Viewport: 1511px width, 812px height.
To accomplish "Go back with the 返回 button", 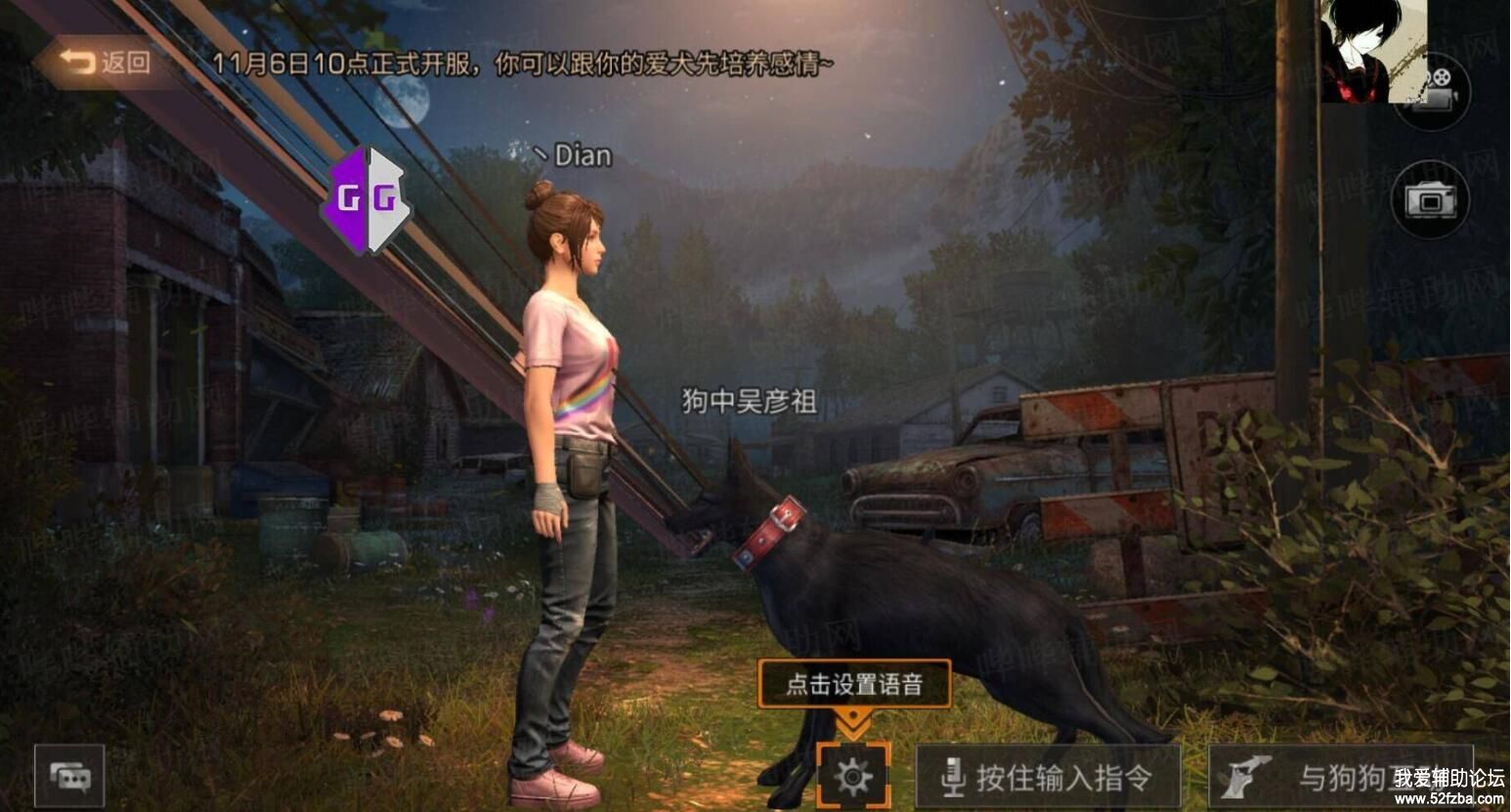I will (x=106, y=63).
